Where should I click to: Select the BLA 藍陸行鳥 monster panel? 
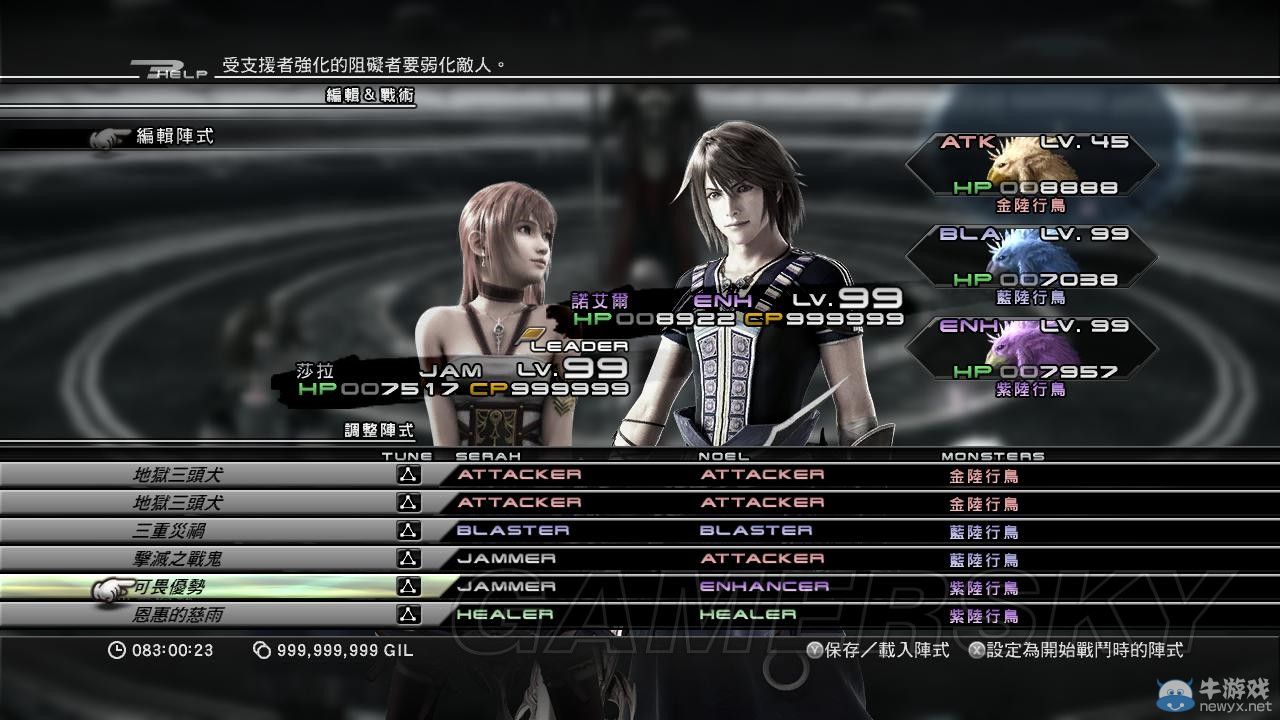point(1030,263)
